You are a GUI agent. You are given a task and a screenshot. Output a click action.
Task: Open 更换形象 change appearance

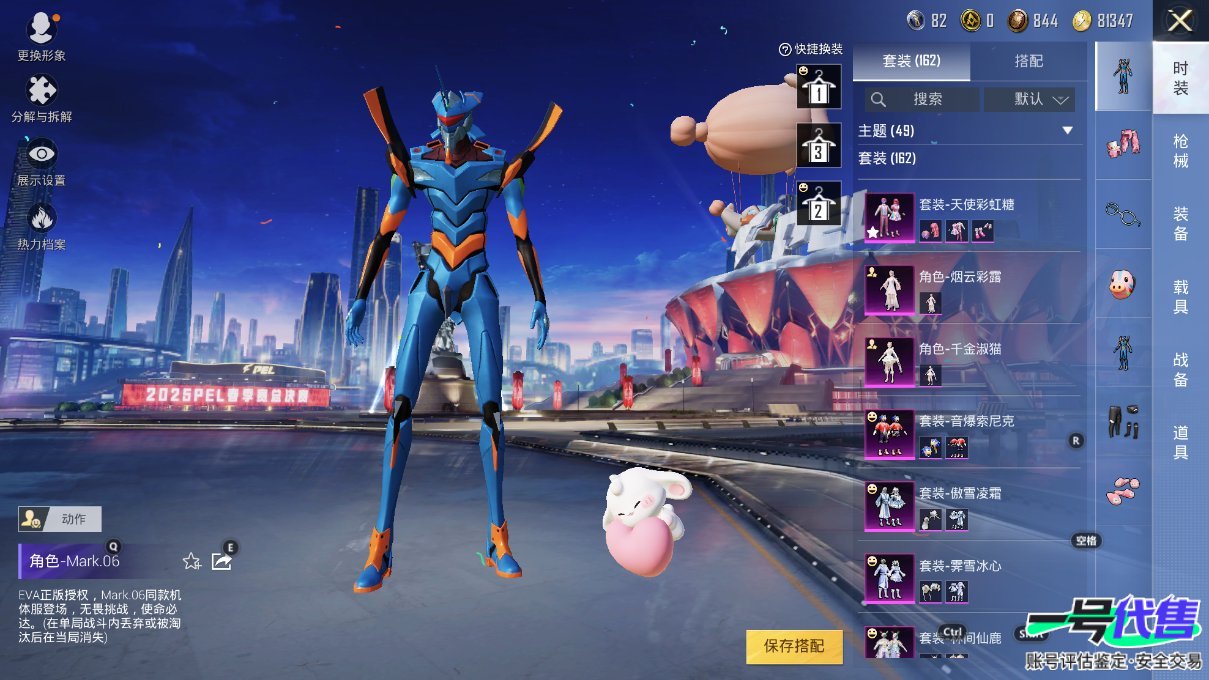point(41,33)
